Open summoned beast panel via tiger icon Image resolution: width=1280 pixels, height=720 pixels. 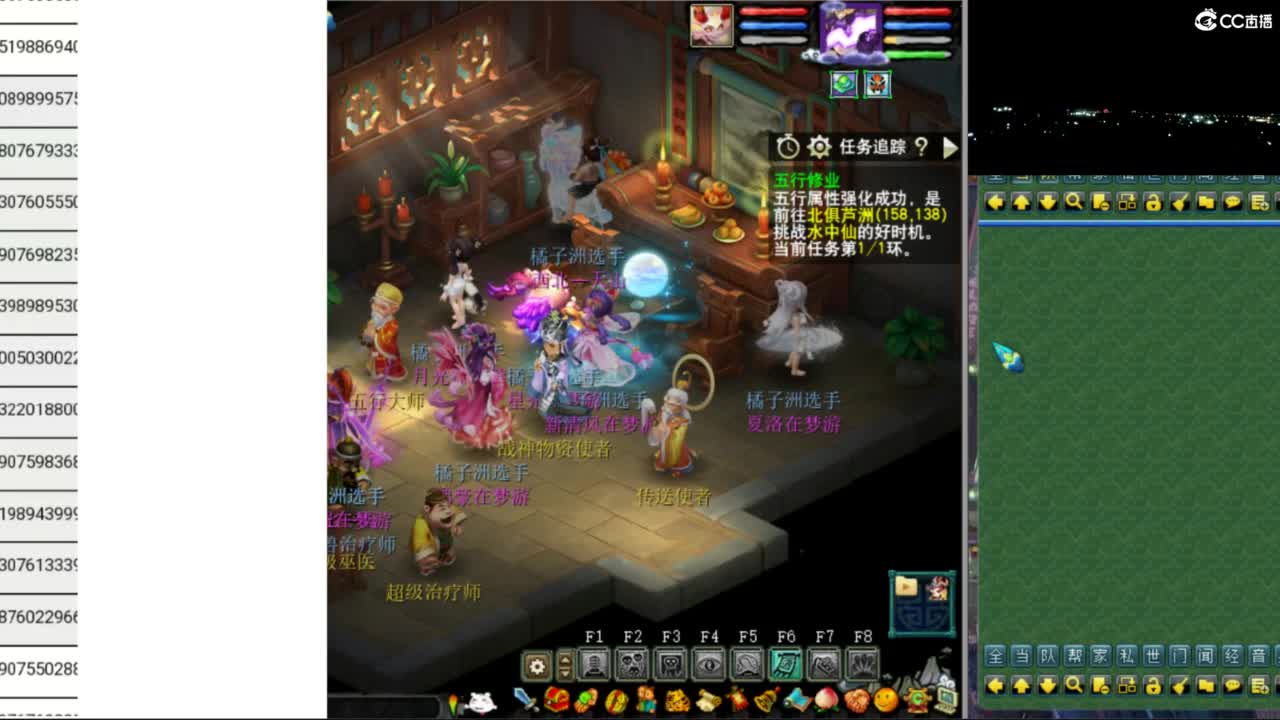678,700
